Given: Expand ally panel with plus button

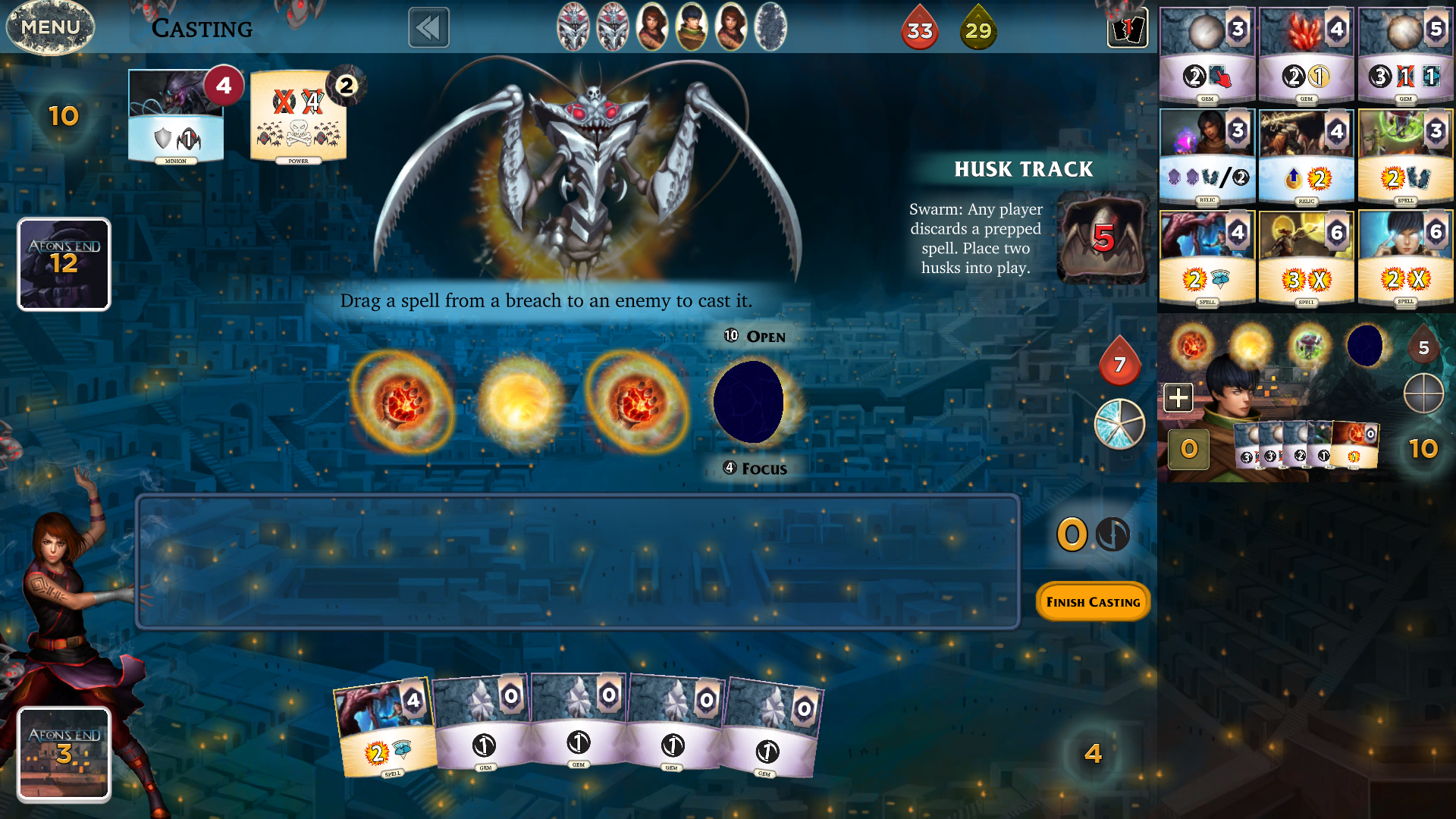Looking at the screenshot, I should click(x=1178, y=397).
